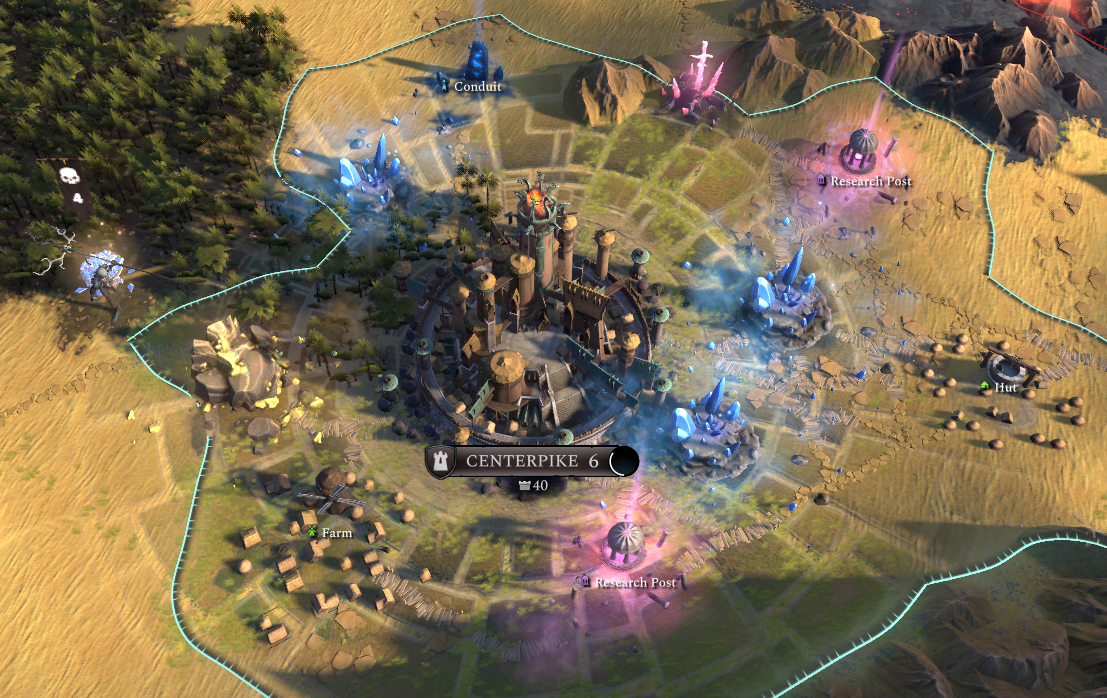Select the Farm province label
This screenshot has width=1107, height=698.
(336, 533)
